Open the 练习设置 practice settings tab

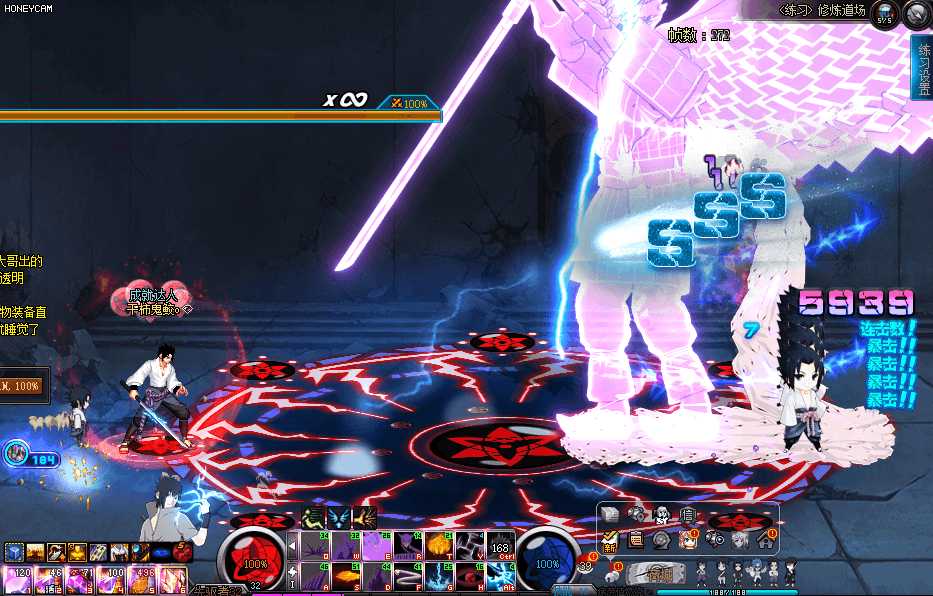click(921, 68)
